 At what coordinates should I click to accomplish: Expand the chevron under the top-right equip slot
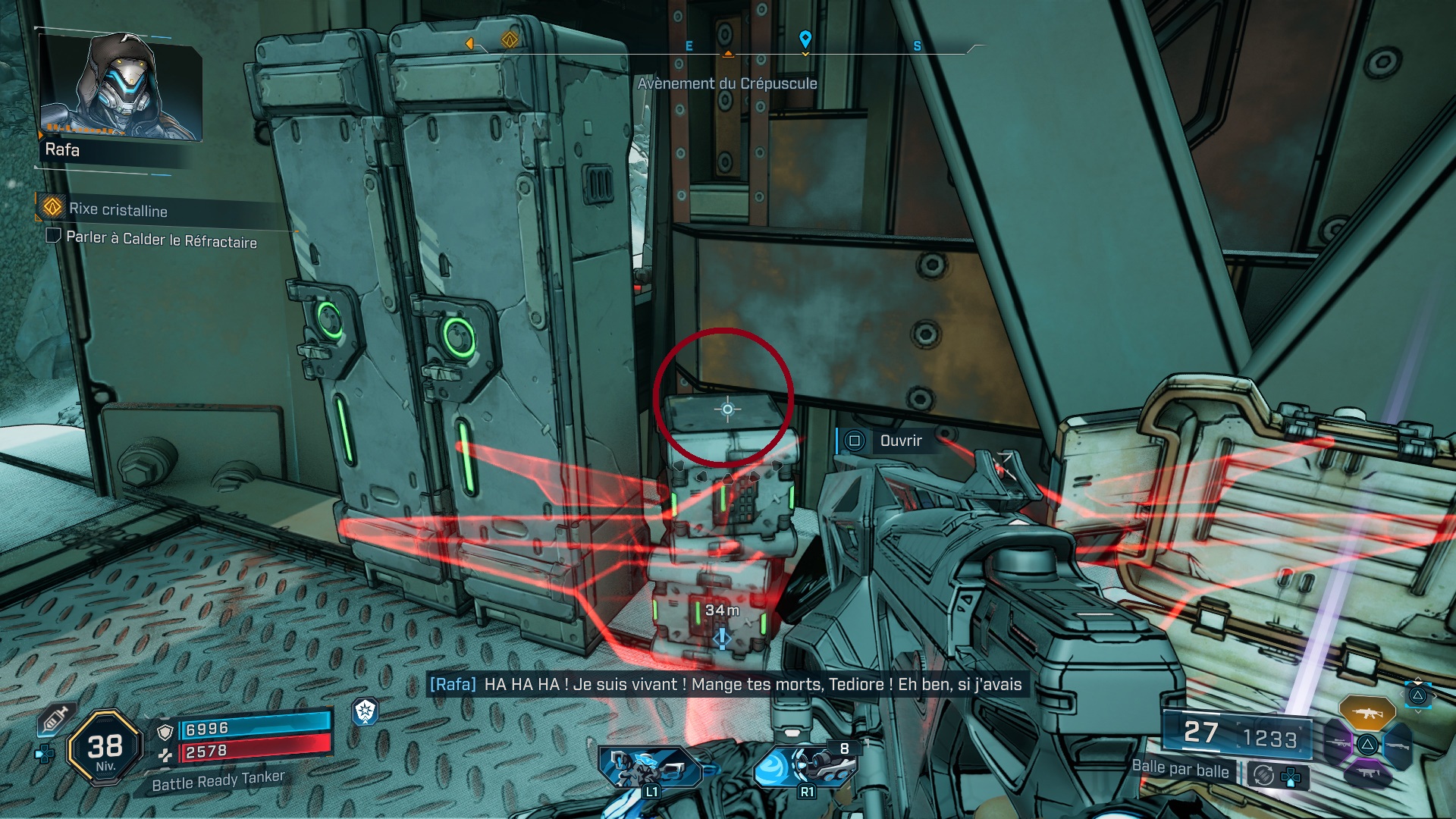click(1418, 711)
